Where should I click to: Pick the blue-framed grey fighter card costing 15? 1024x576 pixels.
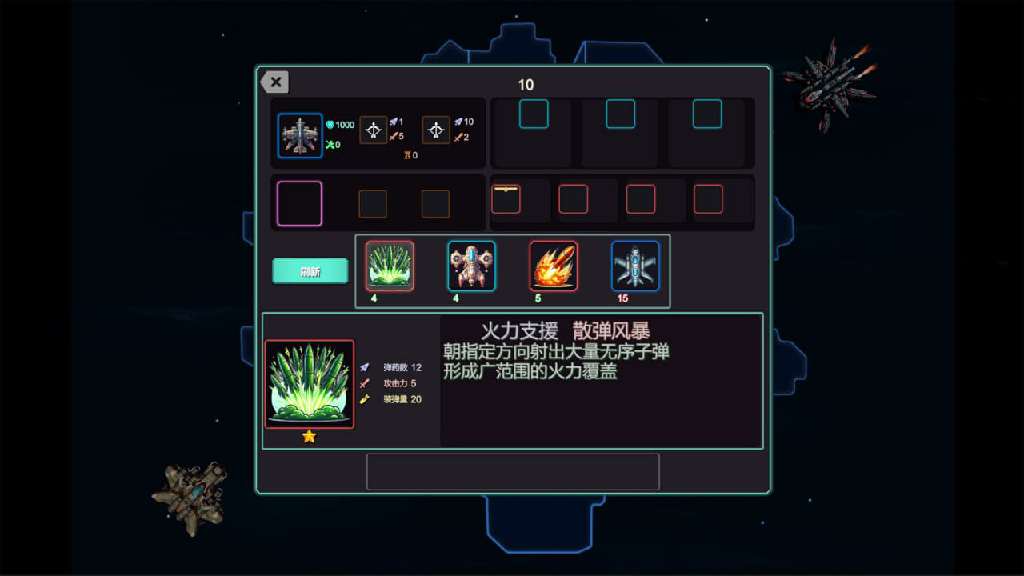(635, 266)
